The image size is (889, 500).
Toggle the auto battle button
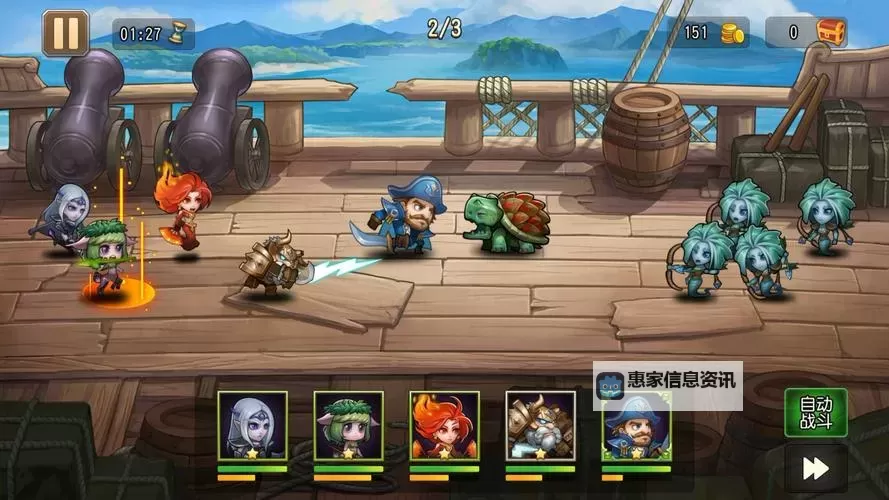815,412
